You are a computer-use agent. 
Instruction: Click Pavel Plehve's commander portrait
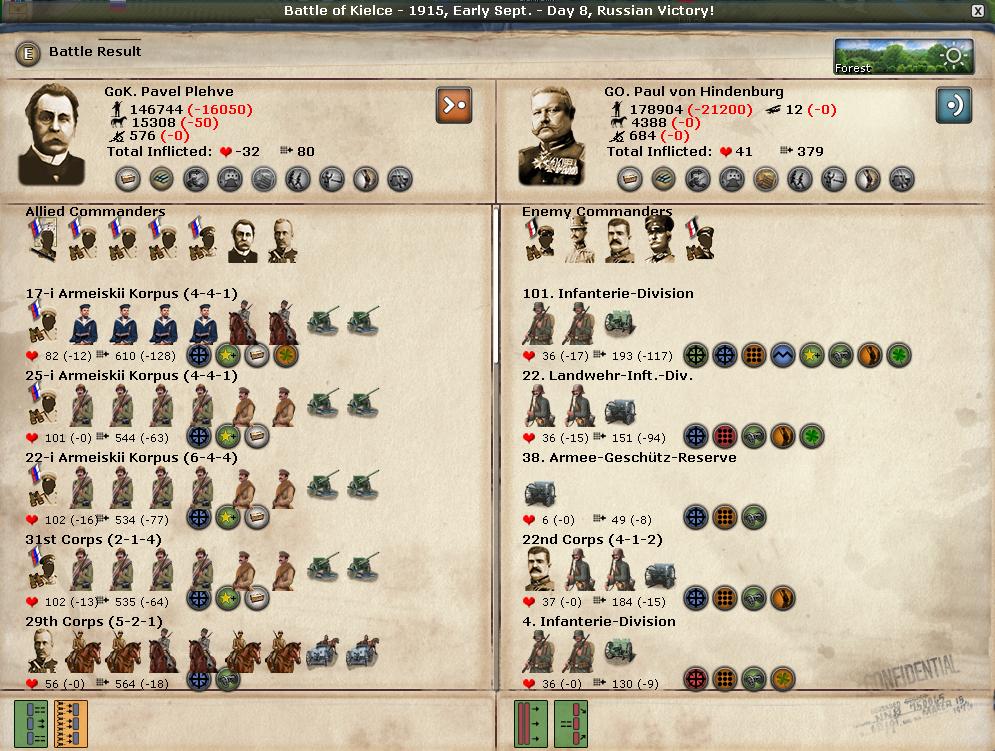tap(52, 133)
